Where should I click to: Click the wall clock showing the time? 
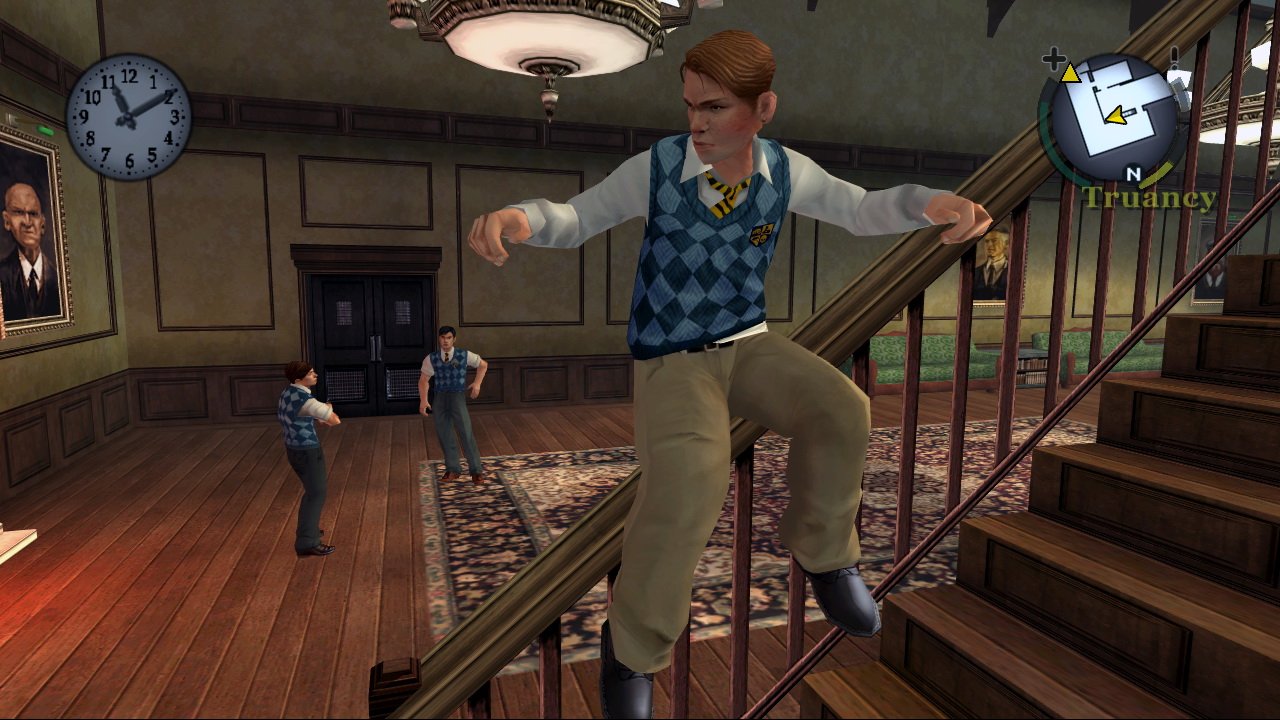128,118
